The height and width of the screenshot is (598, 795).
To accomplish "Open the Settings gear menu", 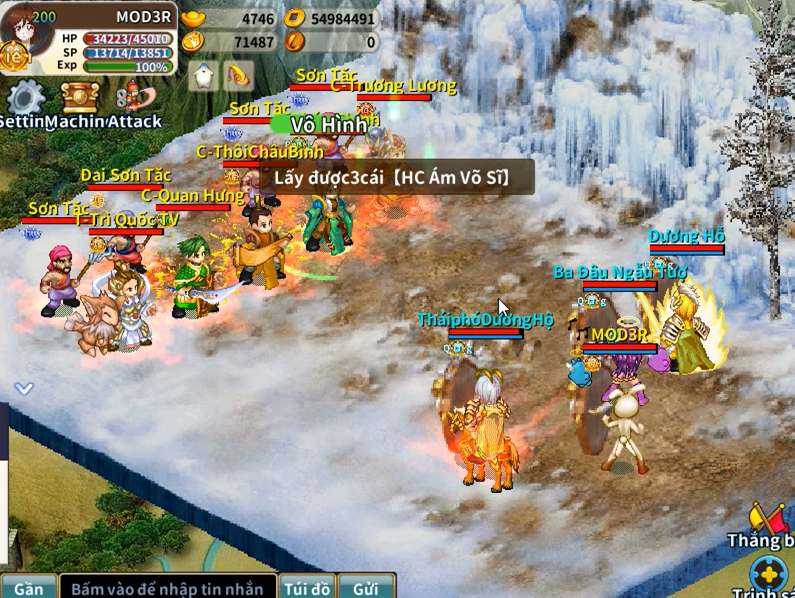I will (24, 98).
